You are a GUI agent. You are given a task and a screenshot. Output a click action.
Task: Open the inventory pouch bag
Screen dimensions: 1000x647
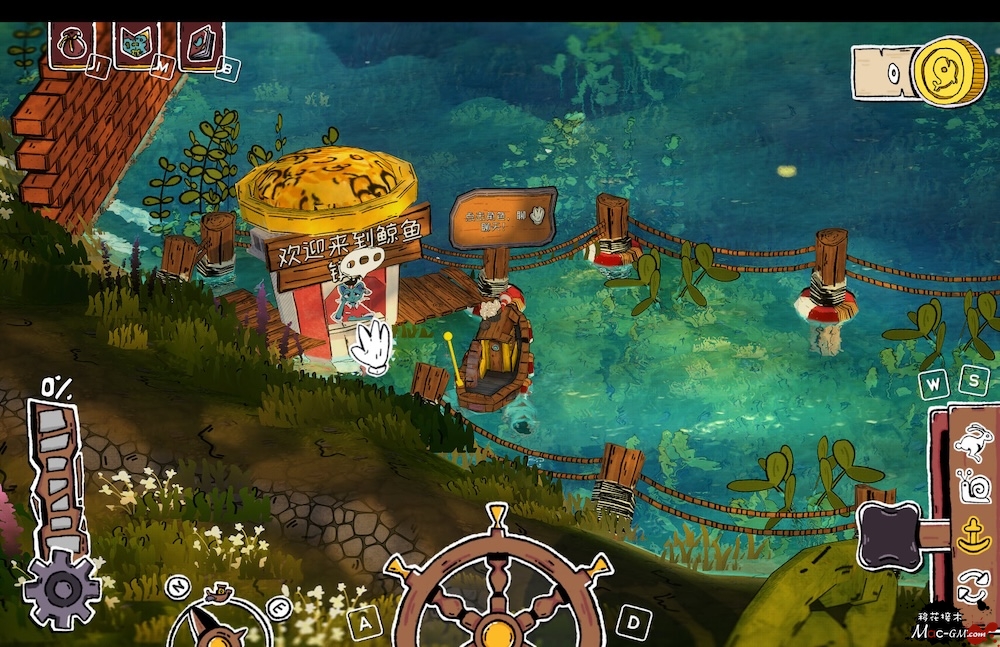click(x=72, y=43)
